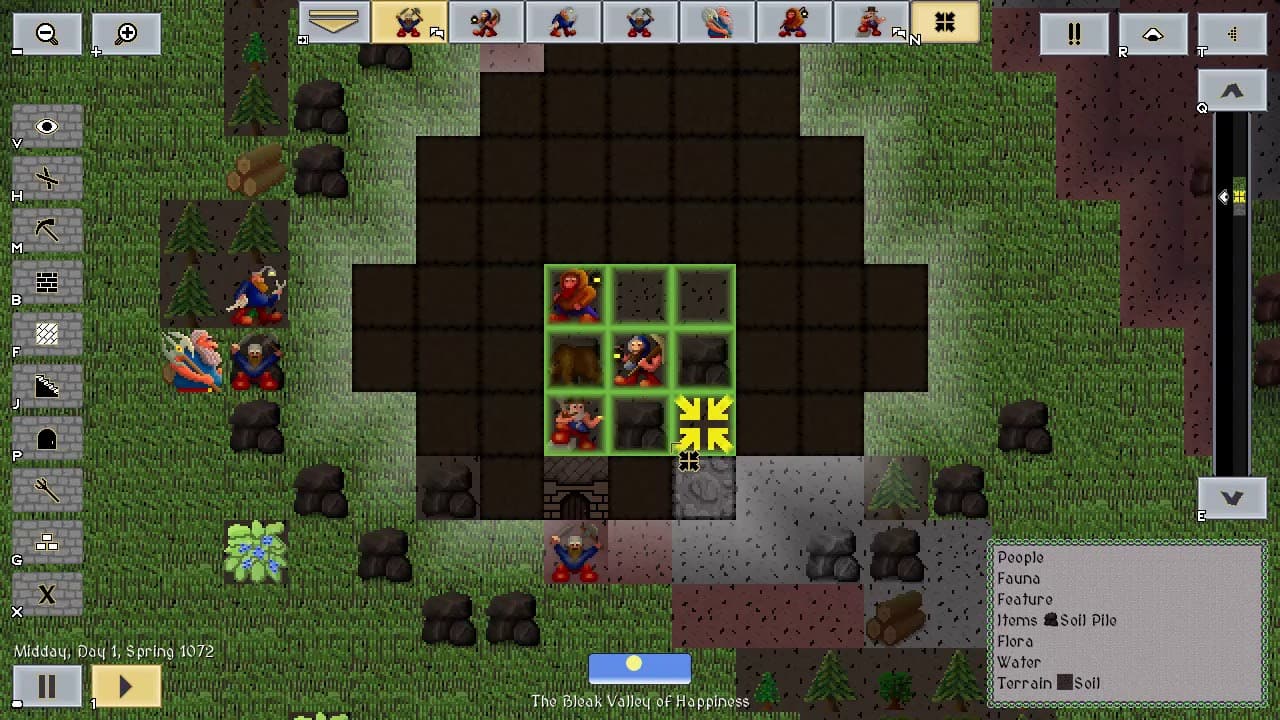Viewport: 1280px width, 720px height.
Task: Activate the X cancel tool
Action: pyautogui.click(x=47, y=594)
